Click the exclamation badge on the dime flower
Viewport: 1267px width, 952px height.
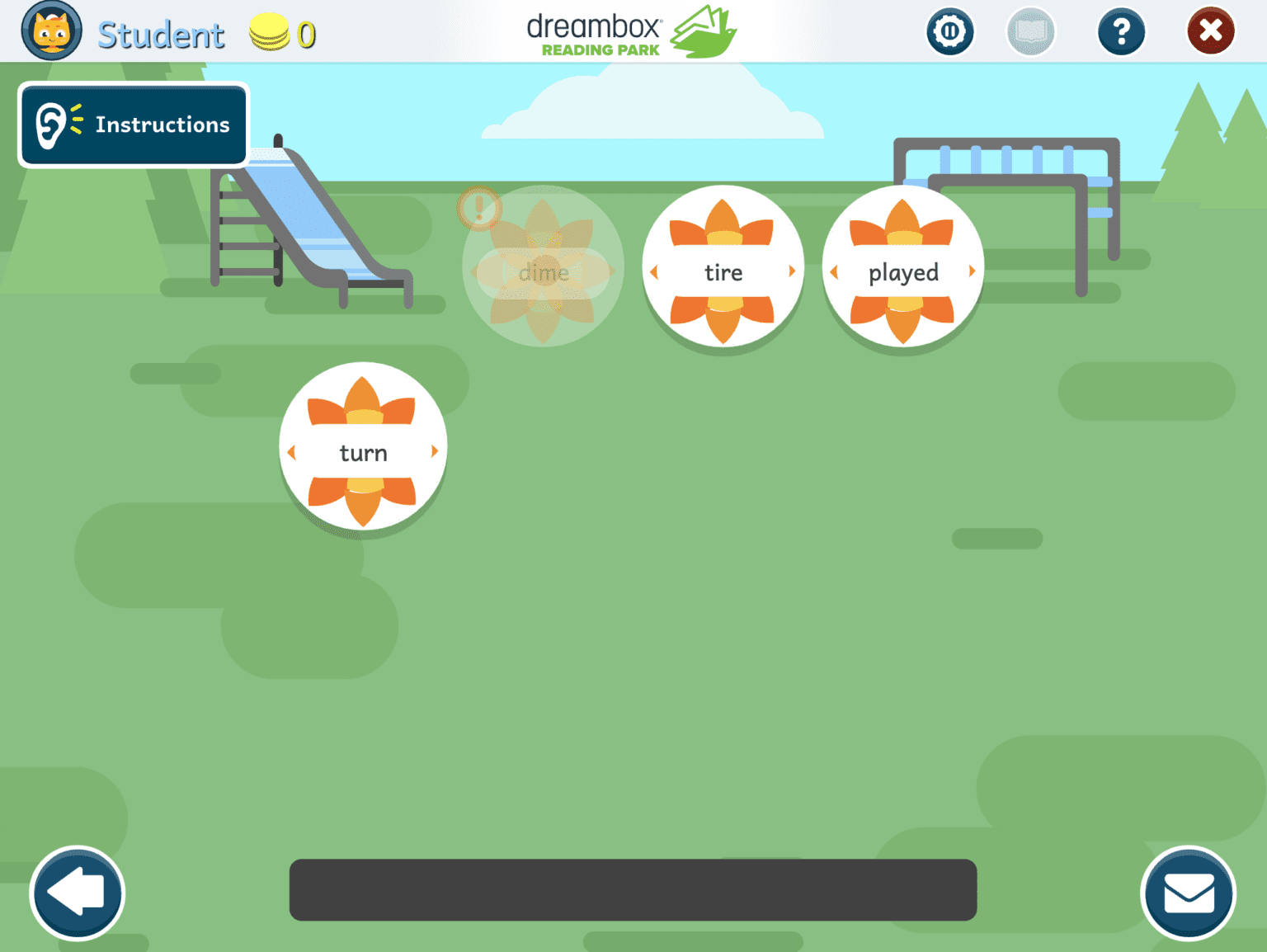(x=479, y=209)
